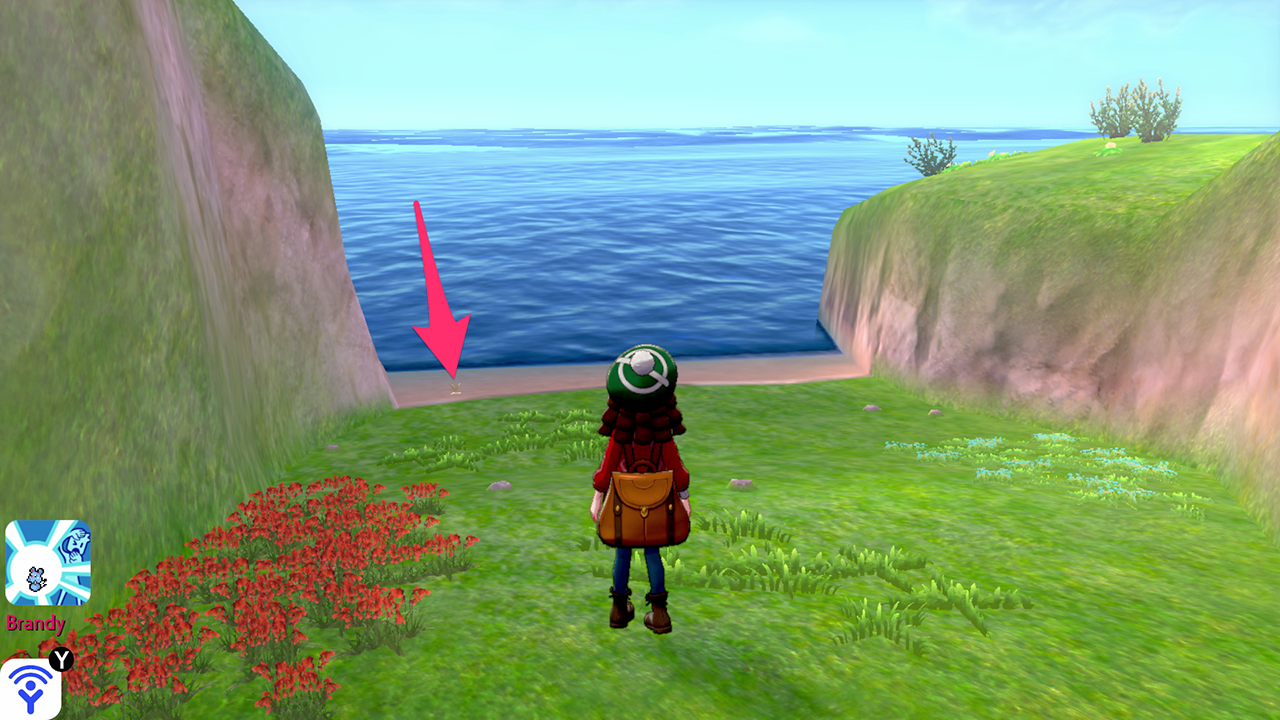This screenshot has width=1280, height=720.
Task: Open Brandy's League Card notification thumbnail
Action: (x=48, y=562)
